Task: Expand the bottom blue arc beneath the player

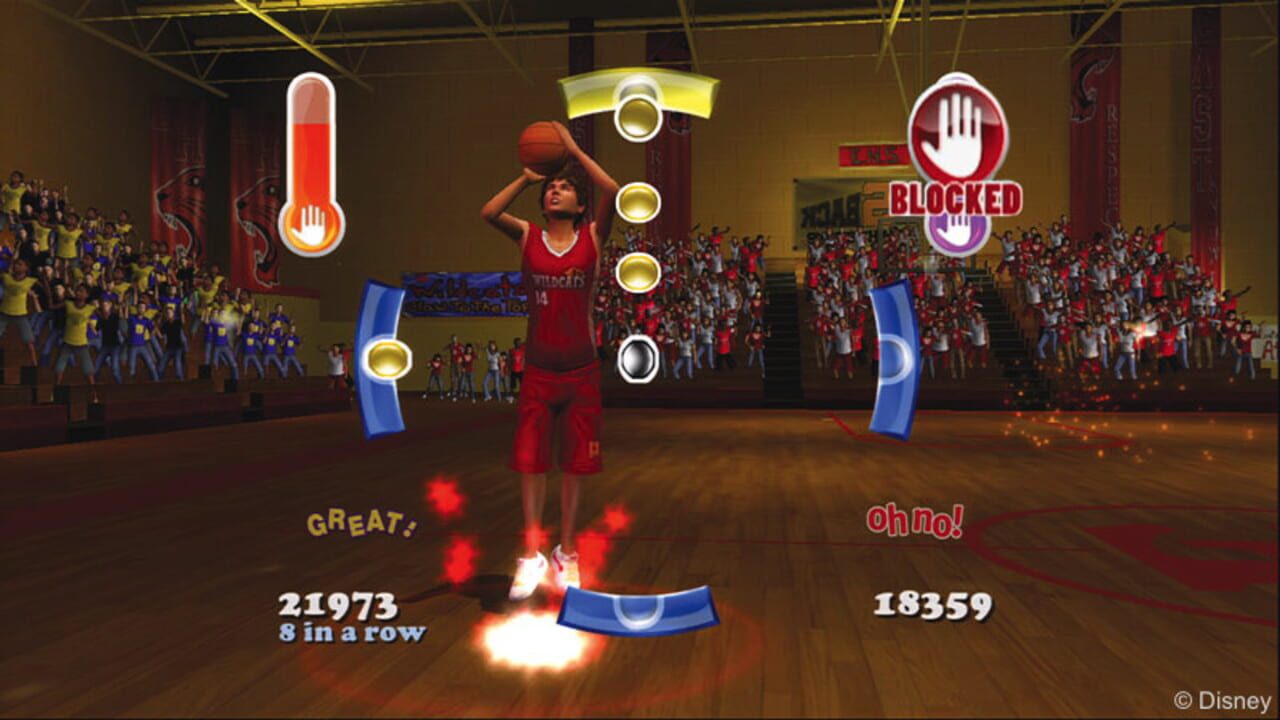Action: 637,608
